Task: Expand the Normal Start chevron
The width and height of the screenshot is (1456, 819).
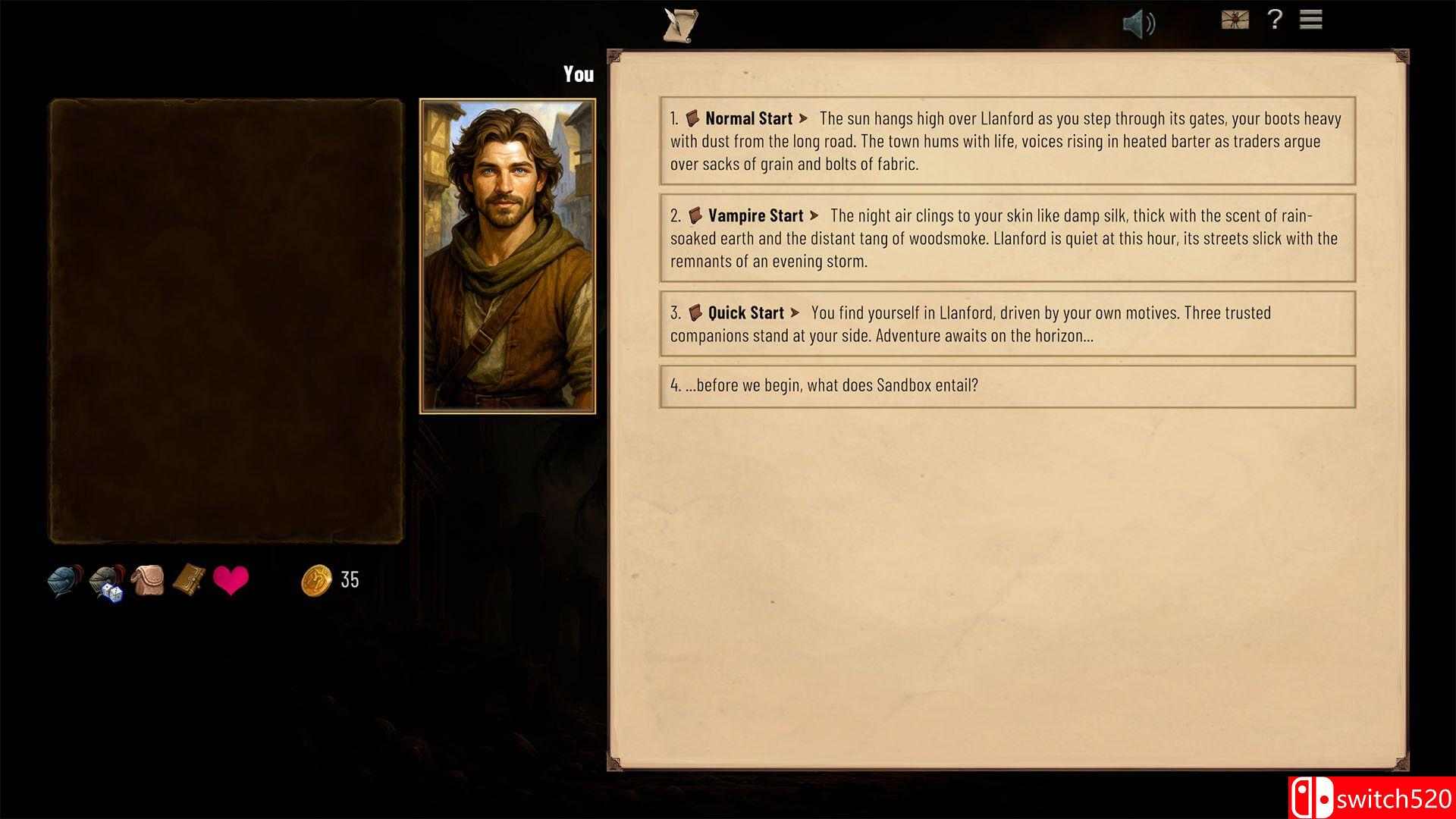Action: [804, 118]
